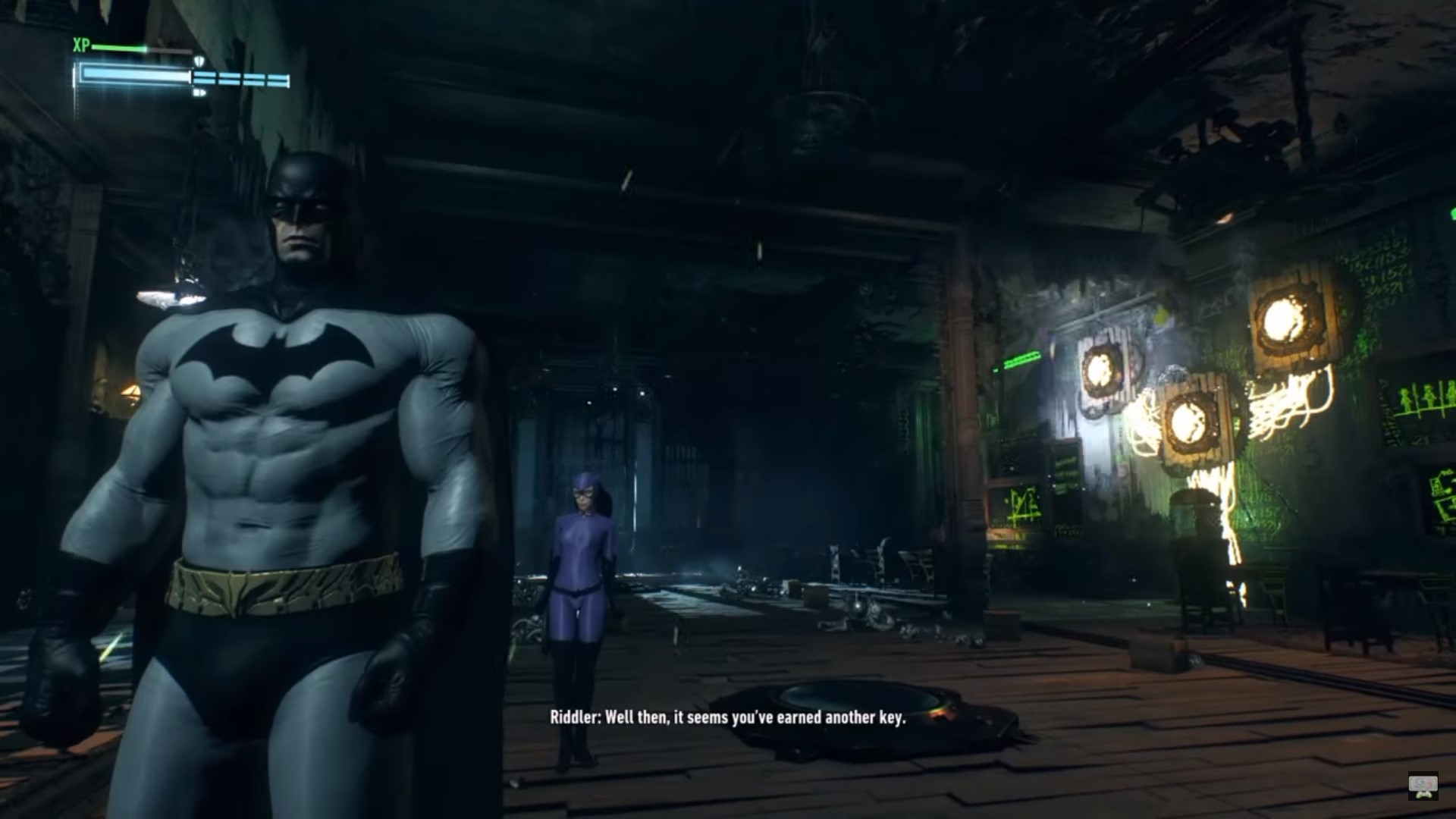Click the gamepad watermark icon in bottom-right corner

pyautogui.click(x=1423, y=784)
